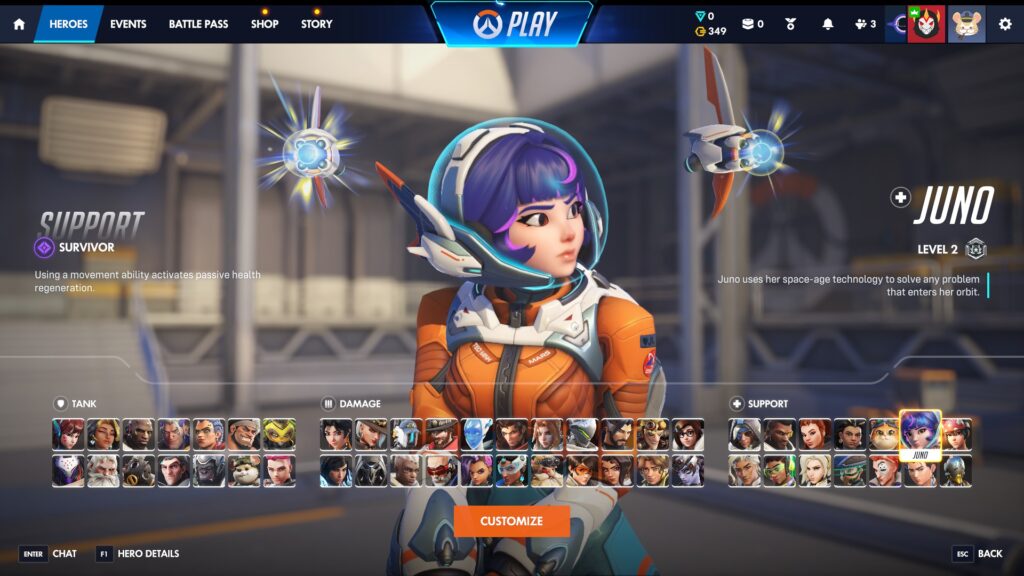1024x576 pixels.
Task: Select Soldier: 76 with red visor
Action: (x=442, y=470)
